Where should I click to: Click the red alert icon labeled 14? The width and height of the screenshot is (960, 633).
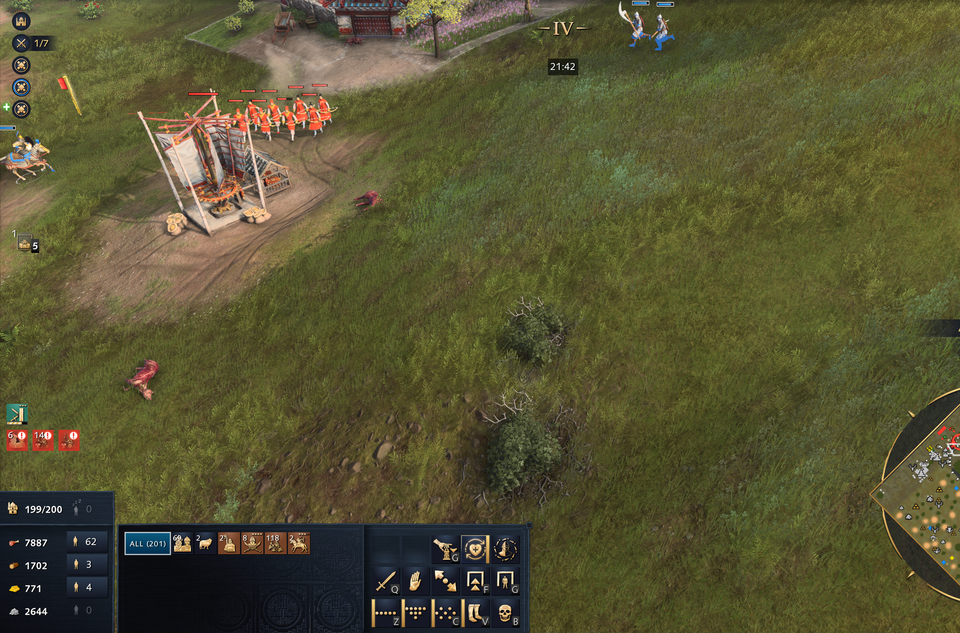[43, 440]
